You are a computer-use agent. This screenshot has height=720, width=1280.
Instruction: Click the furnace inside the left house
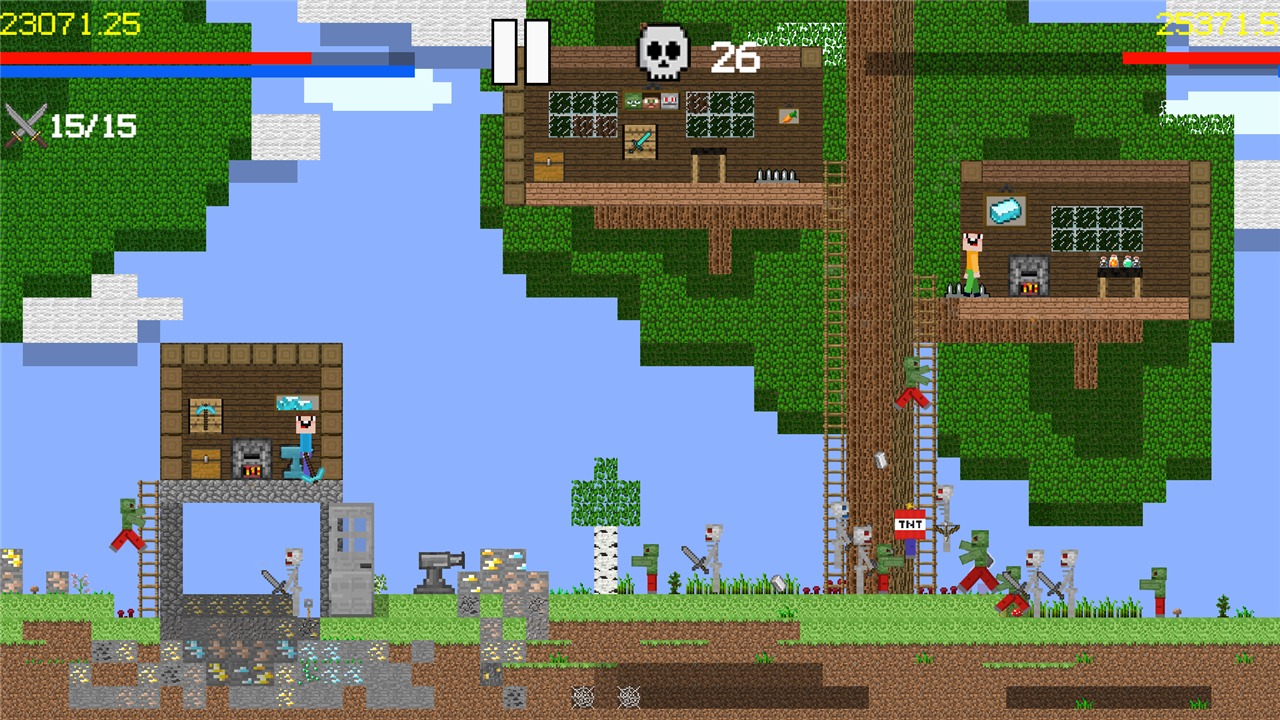pos(251,458)
